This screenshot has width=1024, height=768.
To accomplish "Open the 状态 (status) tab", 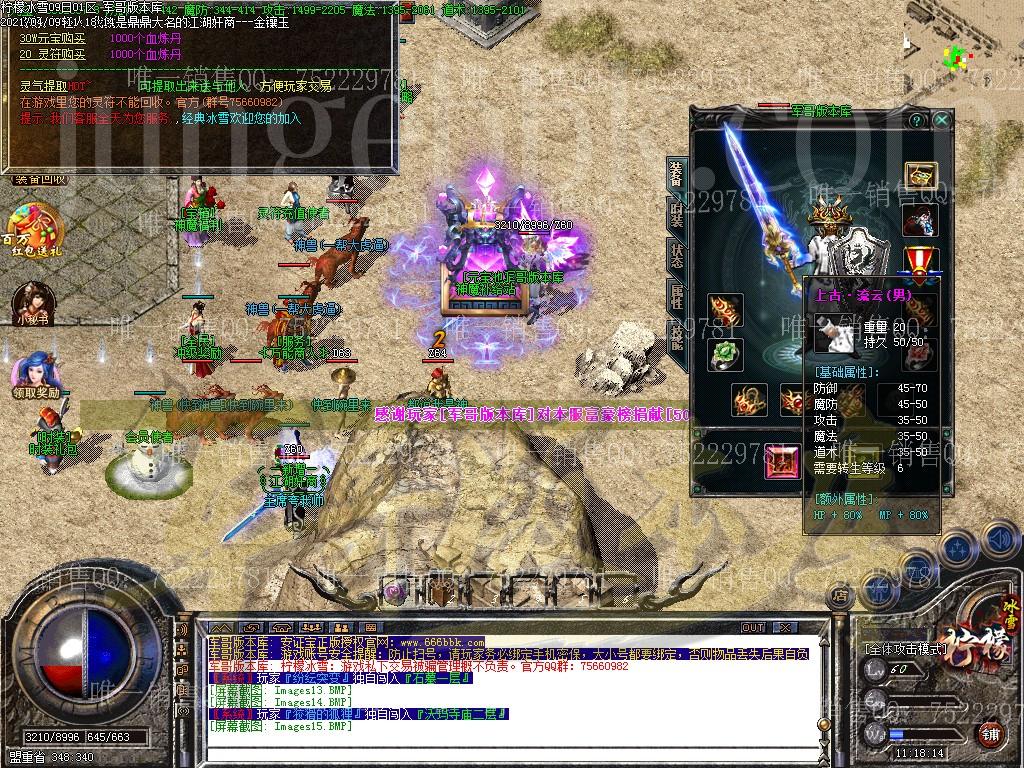I will [677, 254].
